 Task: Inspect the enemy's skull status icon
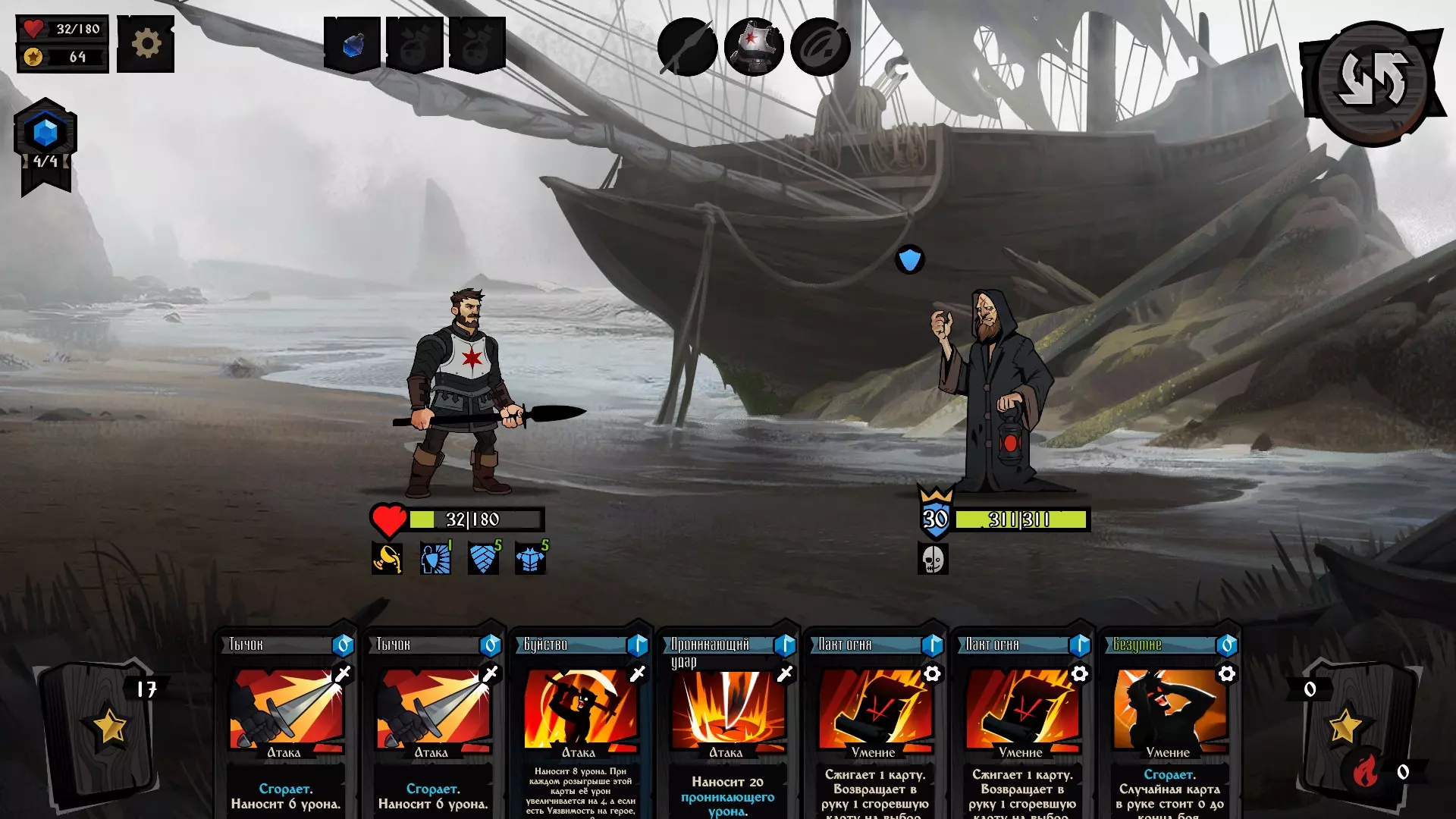coord(933,559)
